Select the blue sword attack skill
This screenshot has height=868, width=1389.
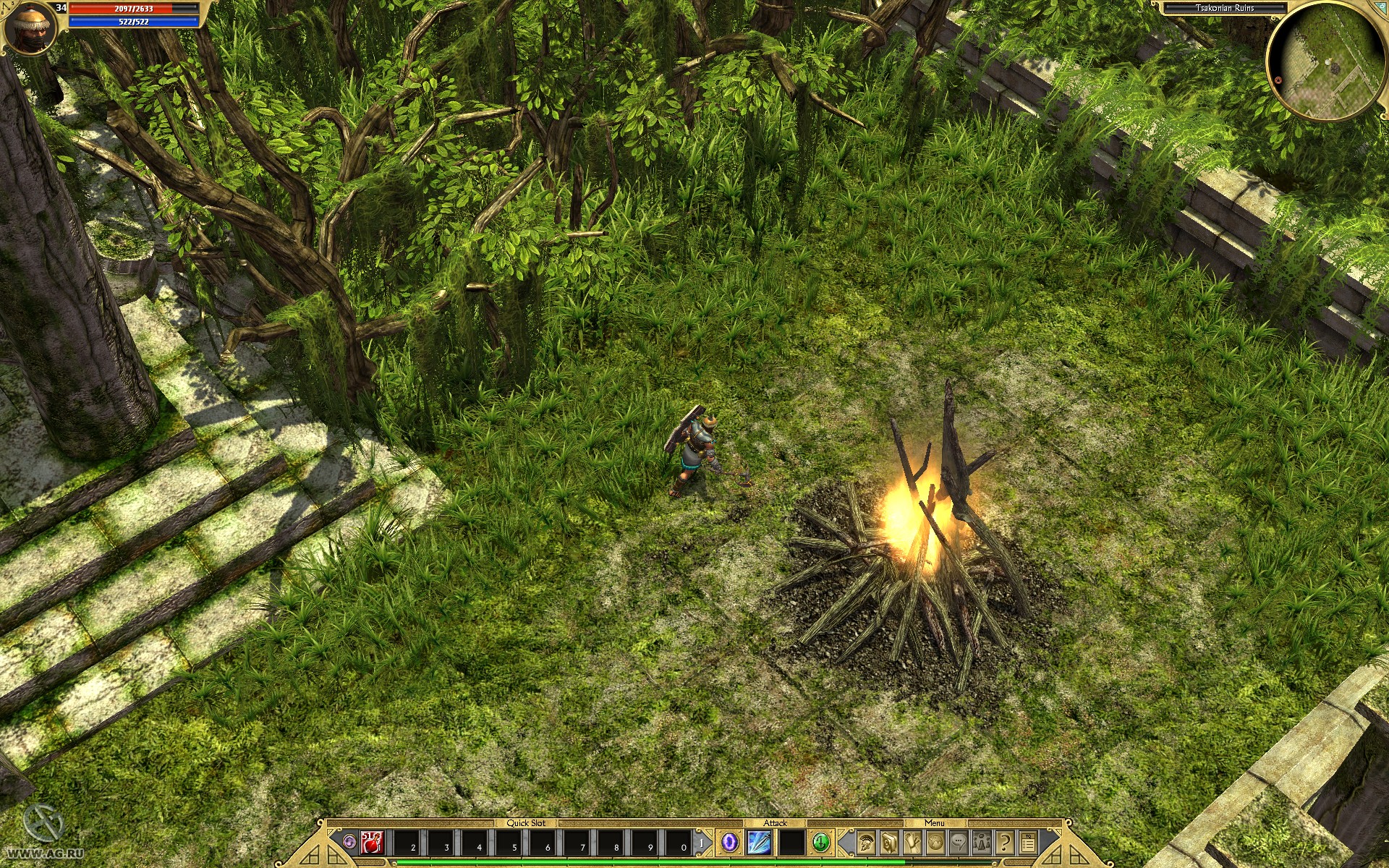tap(757, 843)
